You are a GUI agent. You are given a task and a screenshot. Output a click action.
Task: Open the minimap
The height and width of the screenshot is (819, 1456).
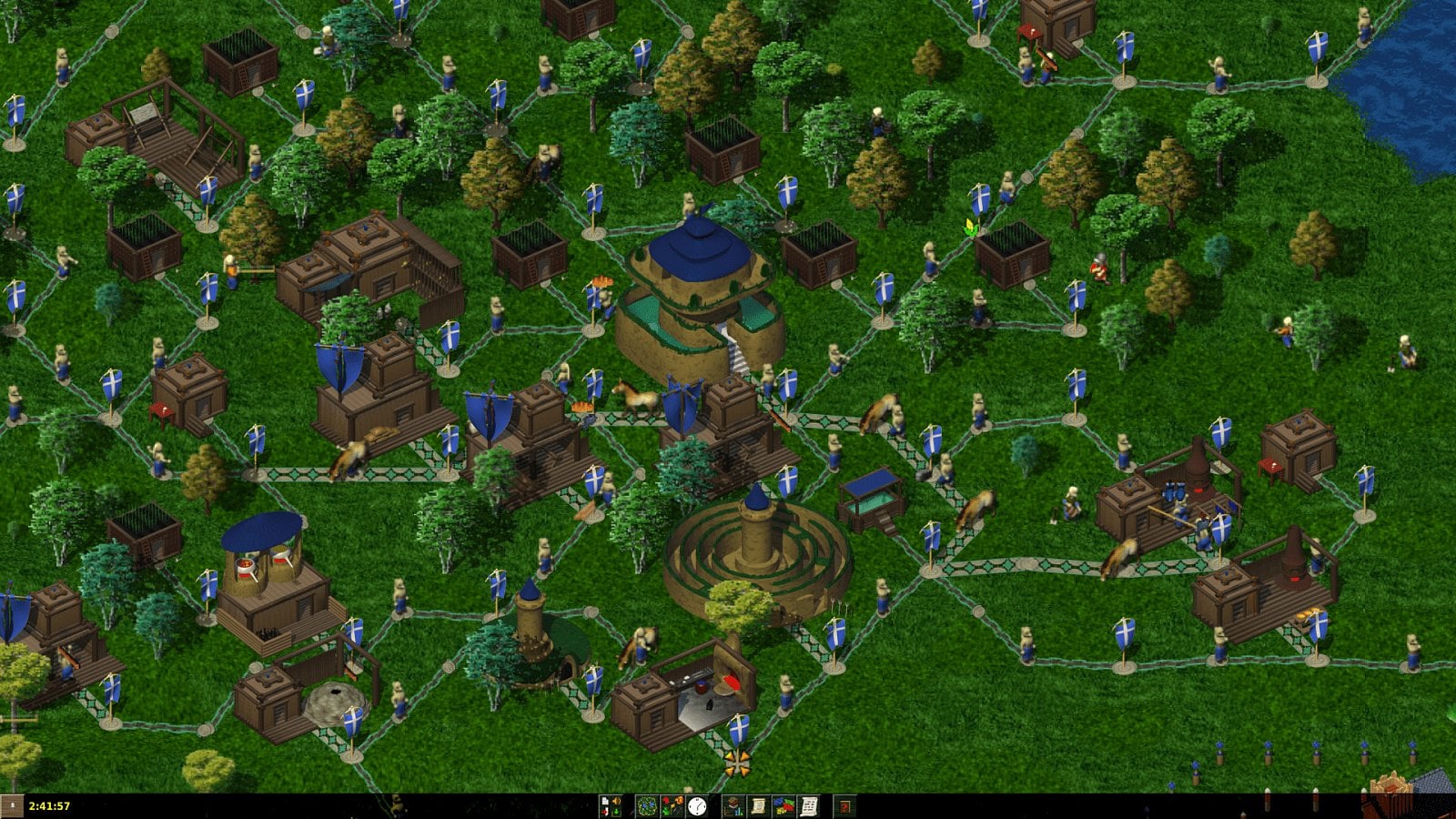pyautogui.click(x=647, y=804)
